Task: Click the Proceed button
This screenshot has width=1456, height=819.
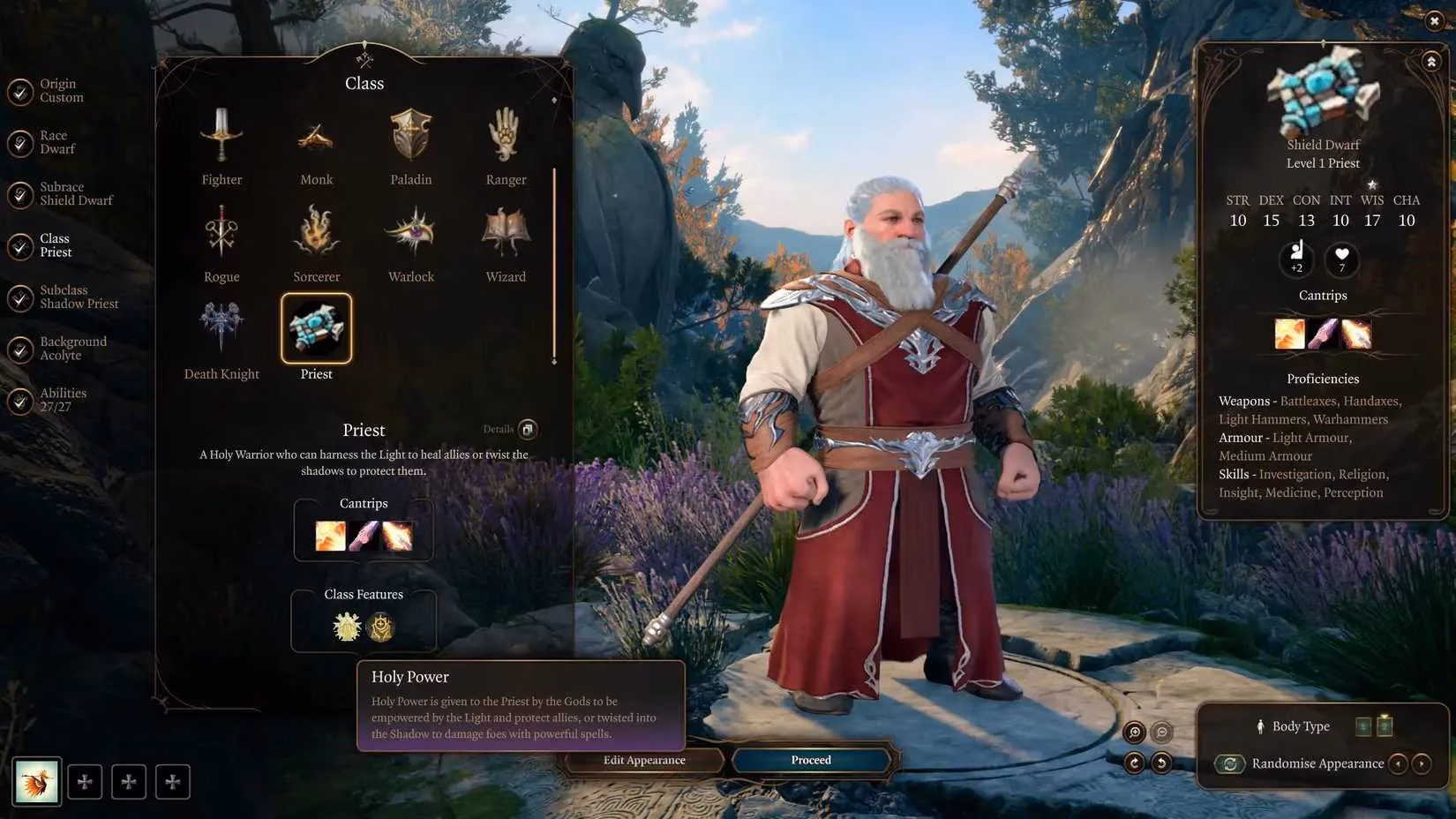Action: click(811, 760)
